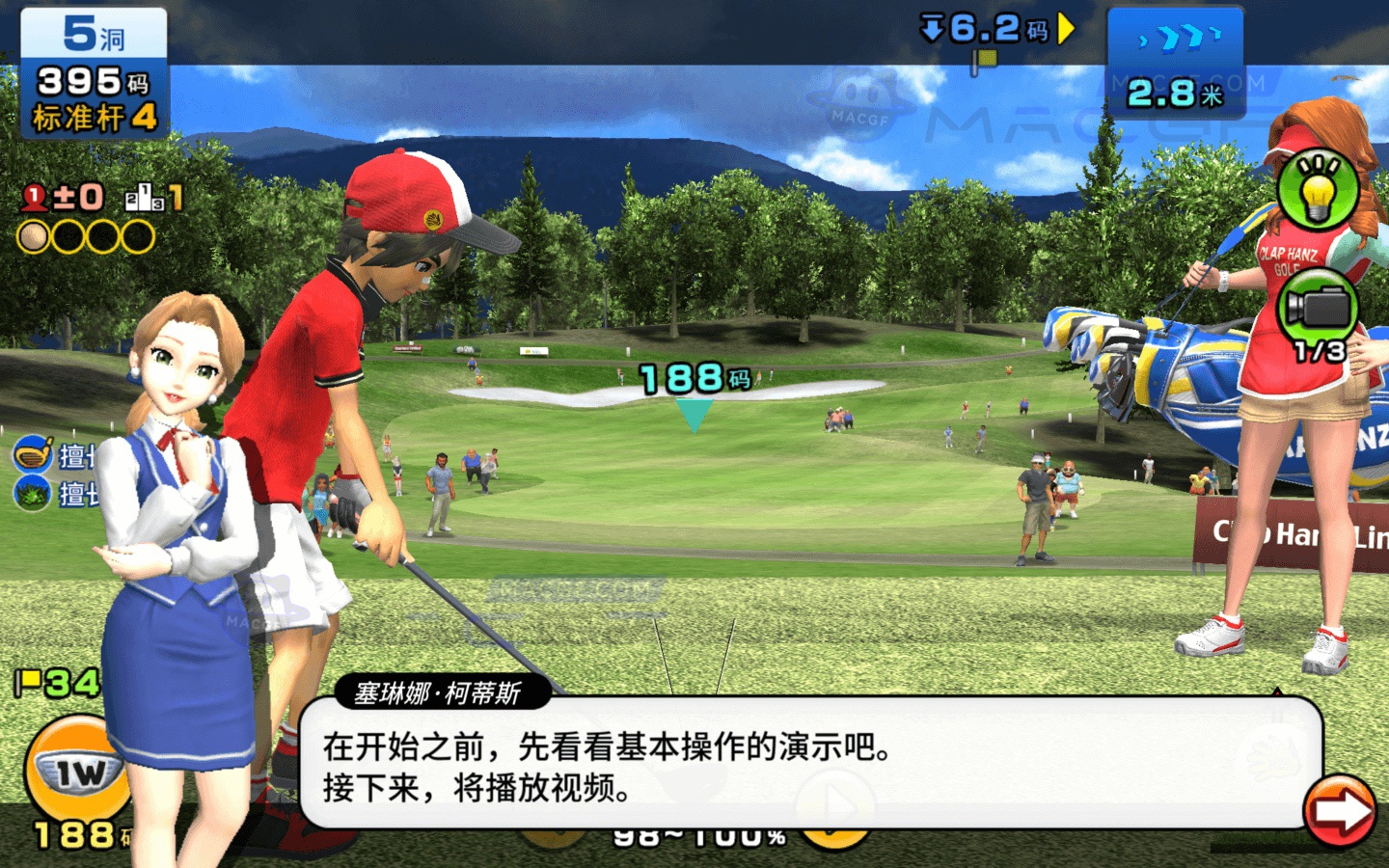Image resolution: width=1389 pixels, height=868 pixels.
Task: Tap the 188码 aiming marker on the fairway
Action: pos(693,378)
